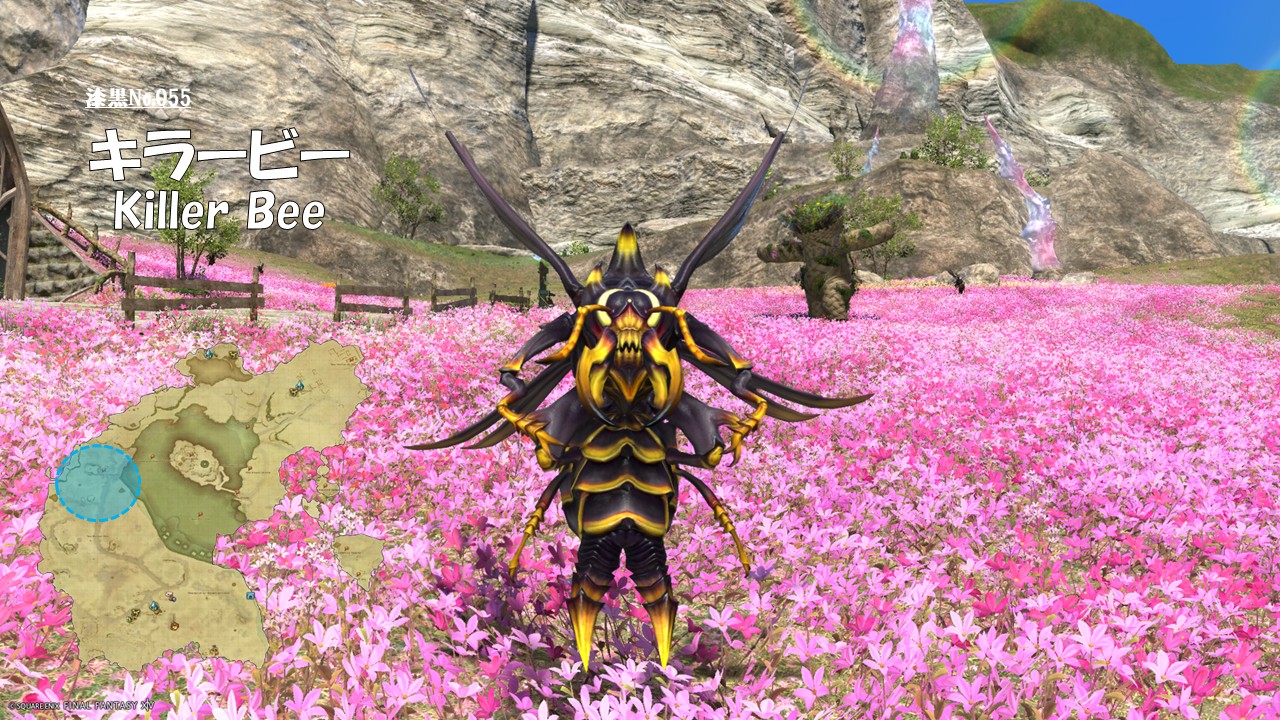Select the blue circled area on the map

click(x=98, y=483)
